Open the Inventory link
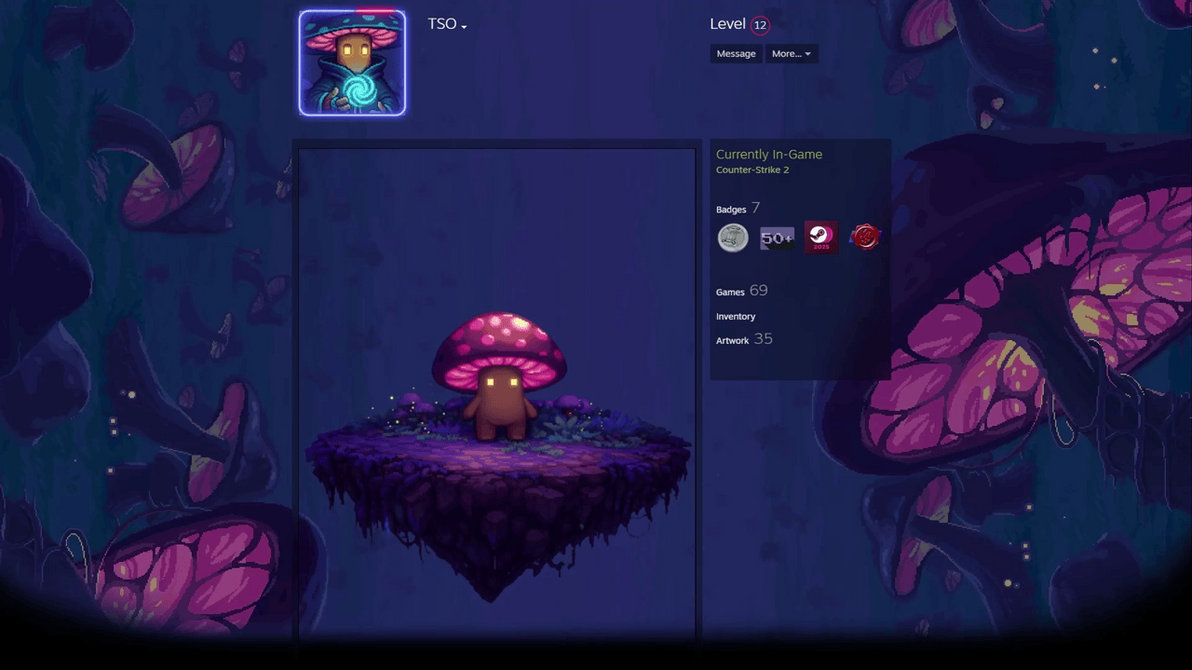 pos(736,317)
